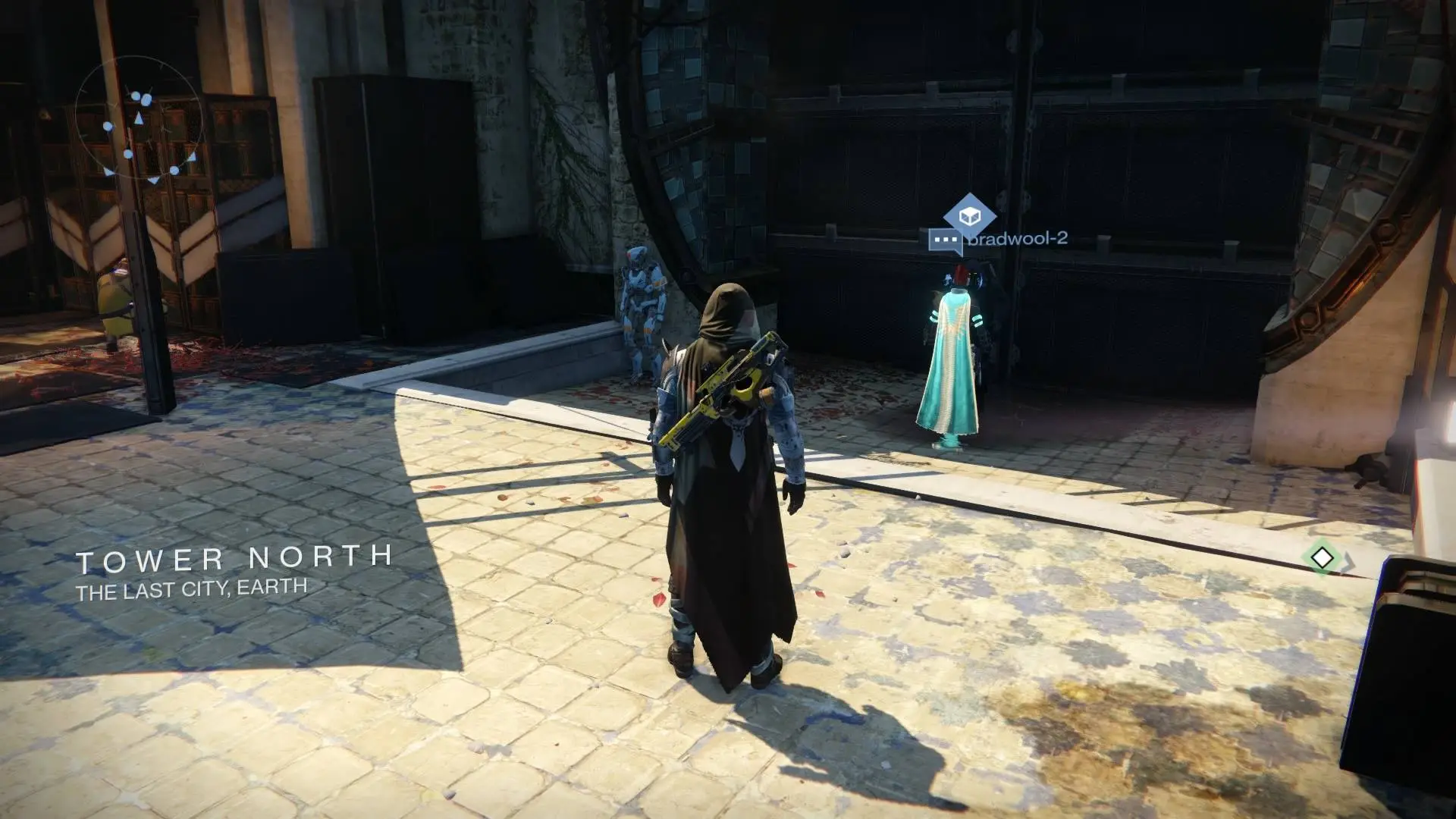Click the bottom-left triangle blip on the radar
This screenshot has height=819, width=1456.
tap(107, 171)
